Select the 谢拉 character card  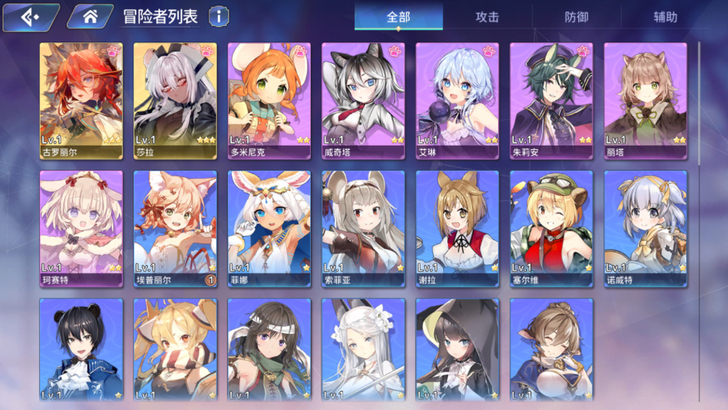tap(457, 228)
